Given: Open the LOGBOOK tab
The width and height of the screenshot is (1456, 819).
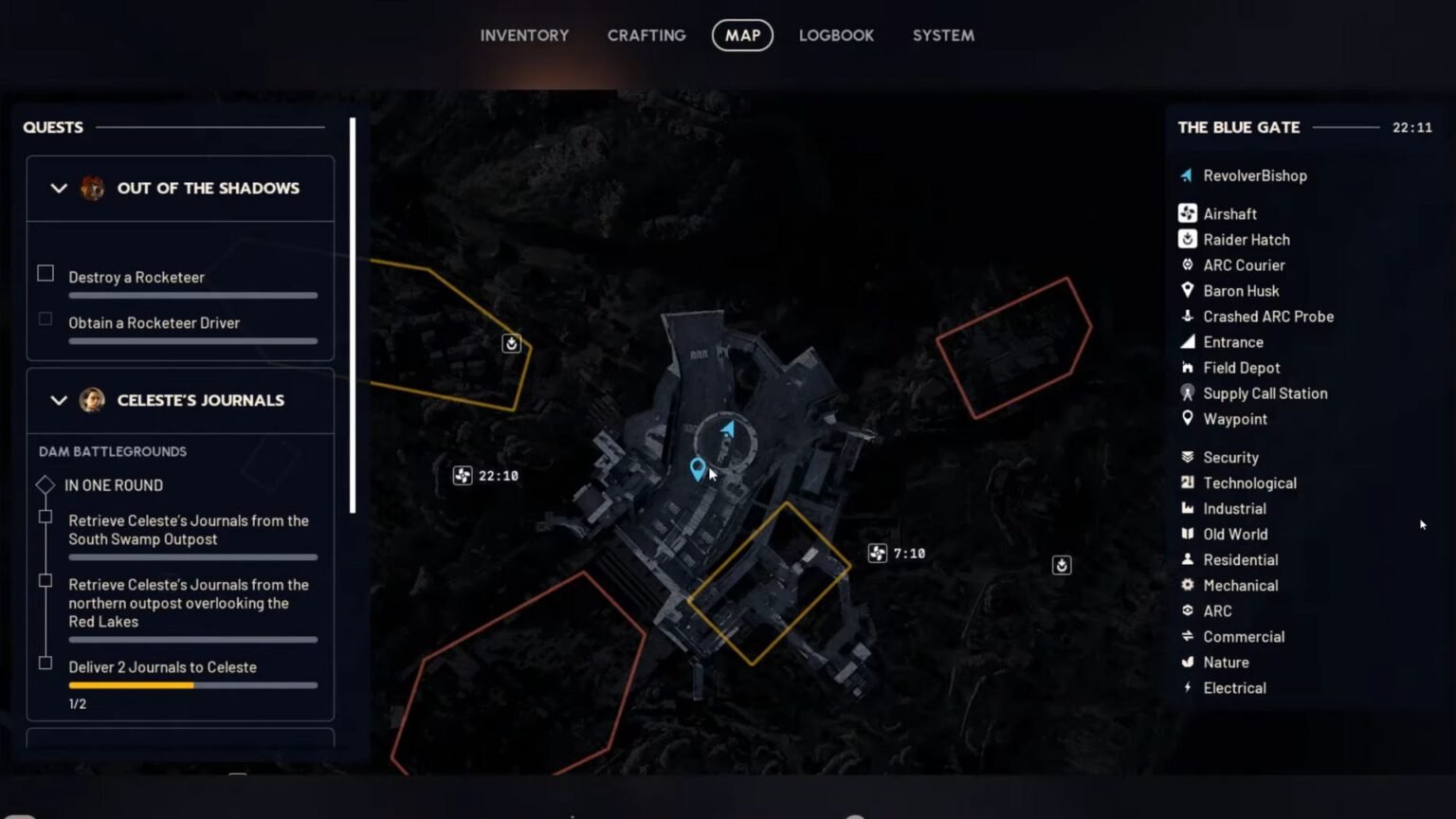Looking at the screenshot, I should 836,35.
